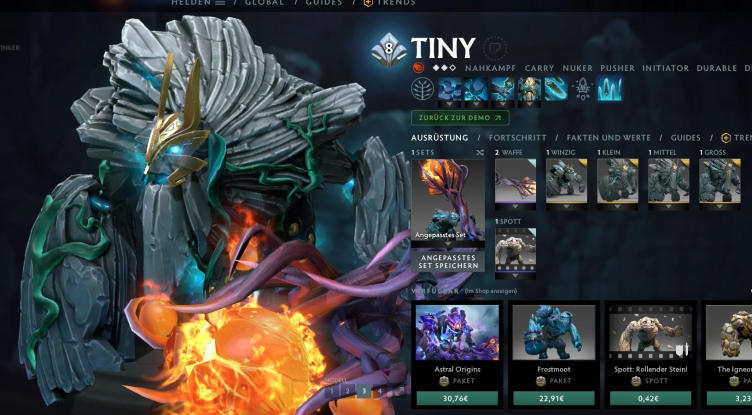The image size is (752, 415).
Task: Shuffle the equipped set with the shuffle icon
Action: 479,153
